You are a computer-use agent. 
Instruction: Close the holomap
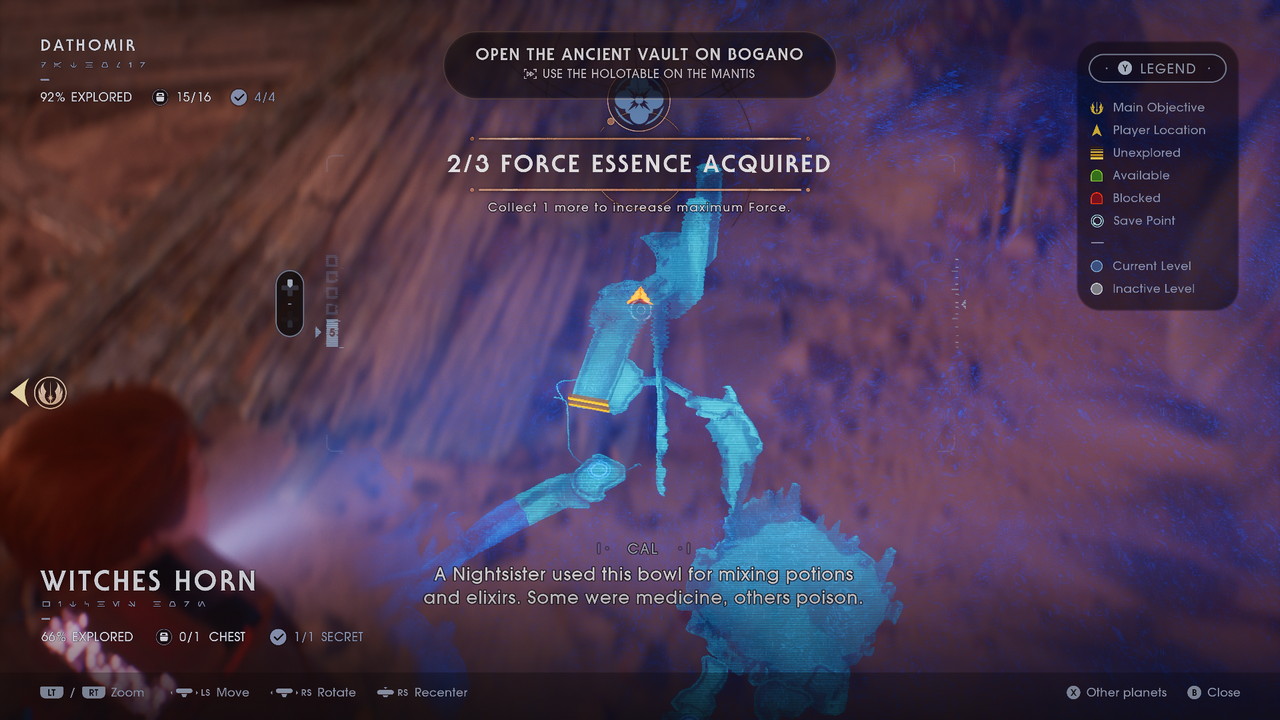click(x=1213, y=692)
